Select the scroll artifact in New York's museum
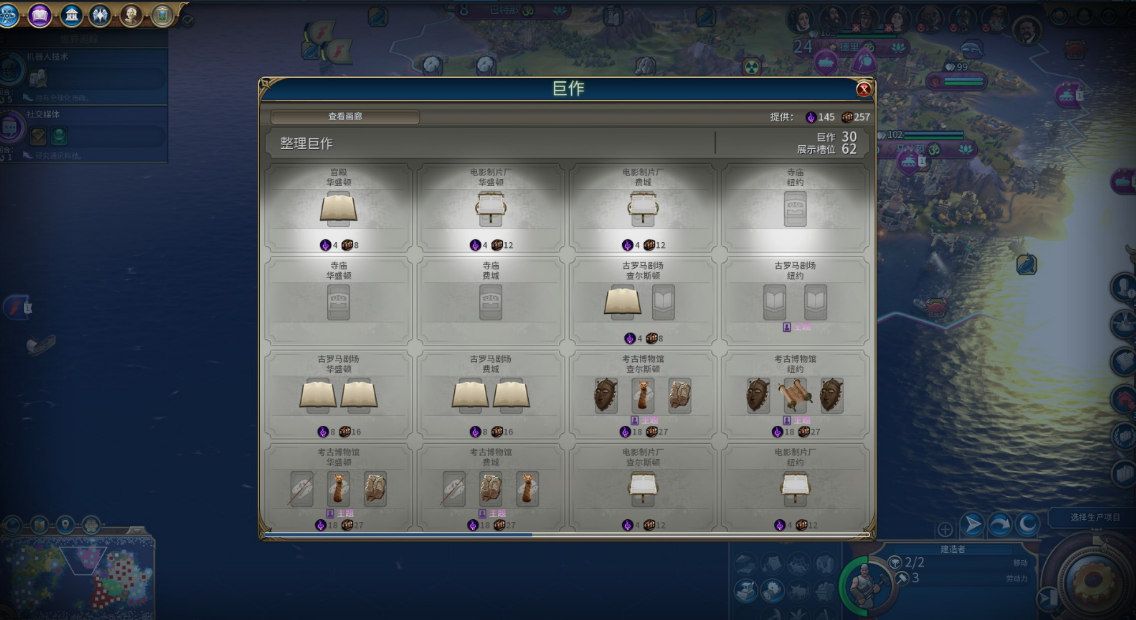This screenshot has height=620, width=1136. (x=794, y=395)
